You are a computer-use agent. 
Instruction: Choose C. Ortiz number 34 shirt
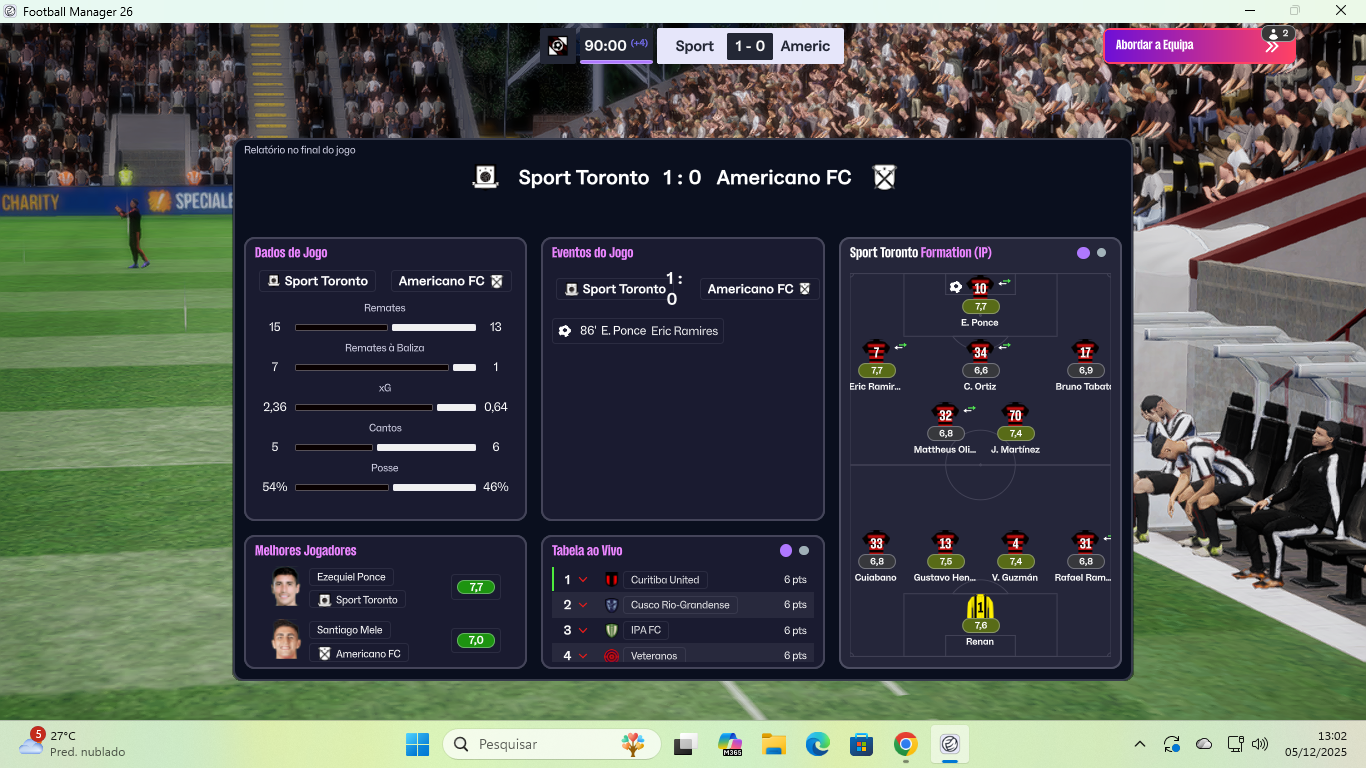click(x=980, y=352)
